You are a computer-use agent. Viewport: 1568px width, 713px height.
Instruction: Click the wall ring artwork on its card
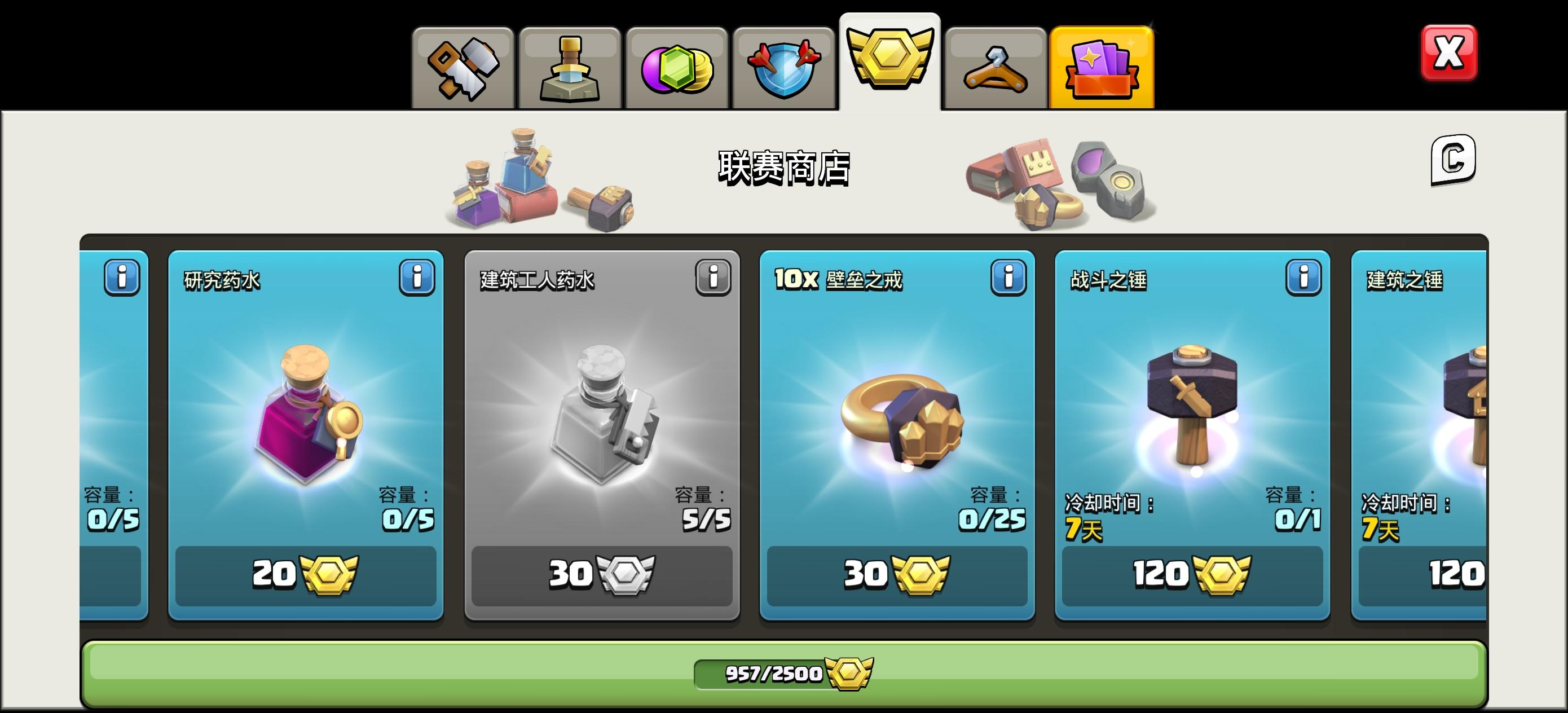point(898,420)
